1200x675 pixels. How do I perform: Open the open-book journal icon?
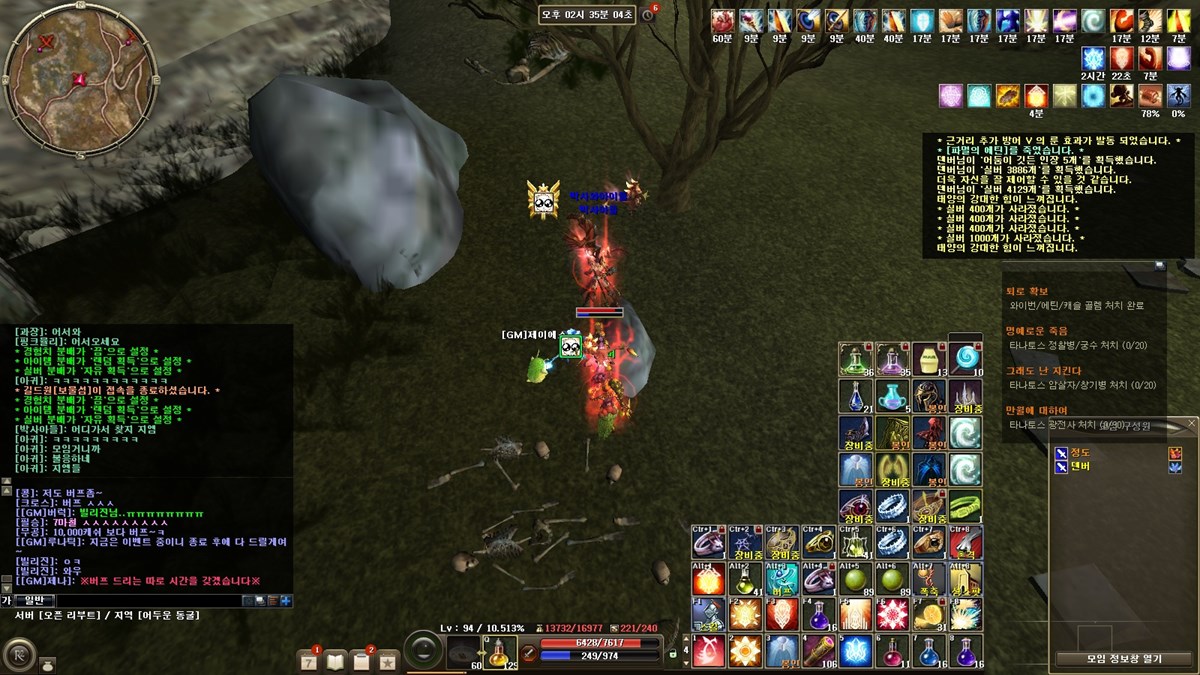point(335,660)
